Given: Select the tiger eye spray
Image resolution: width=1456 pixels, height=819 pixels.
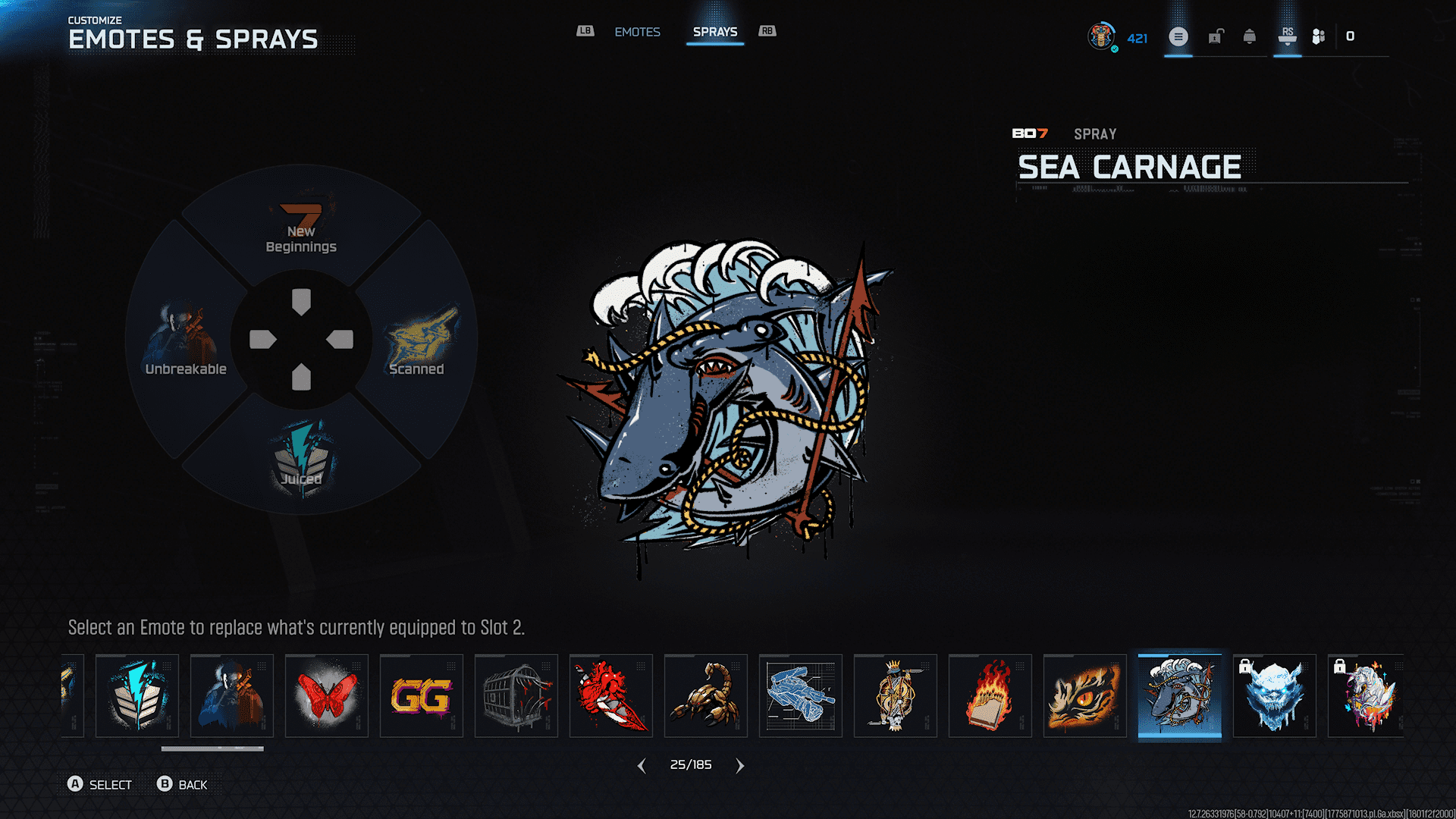Looking at the screenshot, I should pos(1085,695).
